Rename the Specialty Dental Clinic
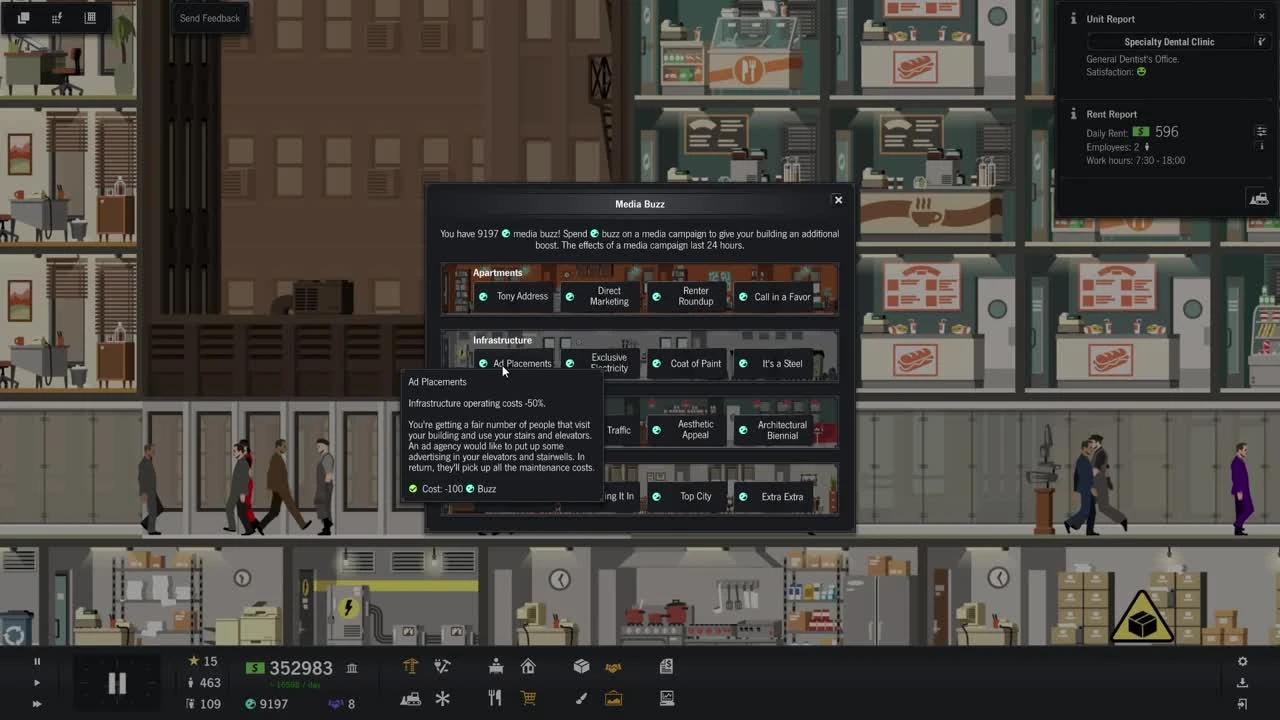Image resolution: width=1280 pixels, height=720 pixels. coord(1262,41)
